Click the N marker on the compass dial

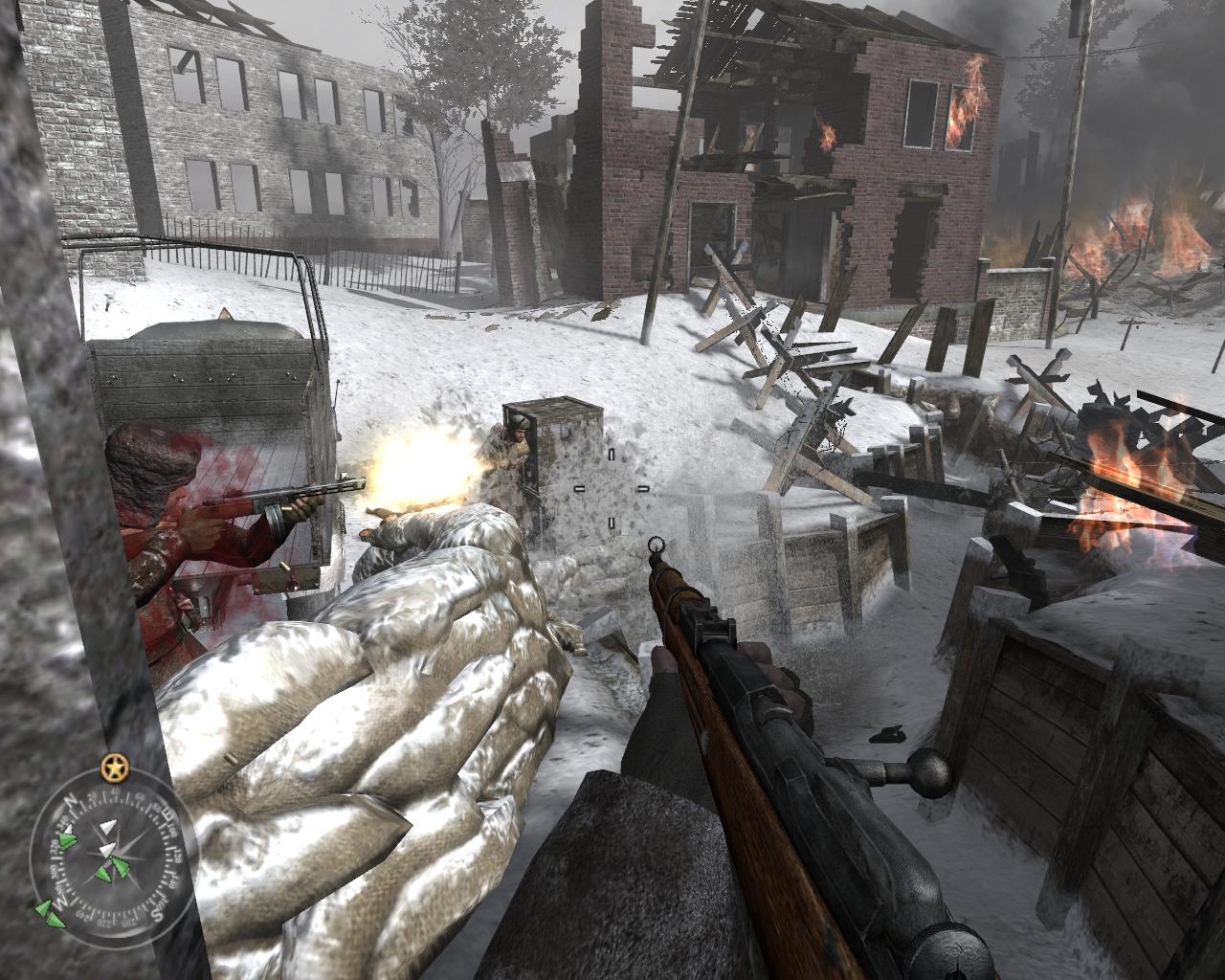[x=71, y=801]
